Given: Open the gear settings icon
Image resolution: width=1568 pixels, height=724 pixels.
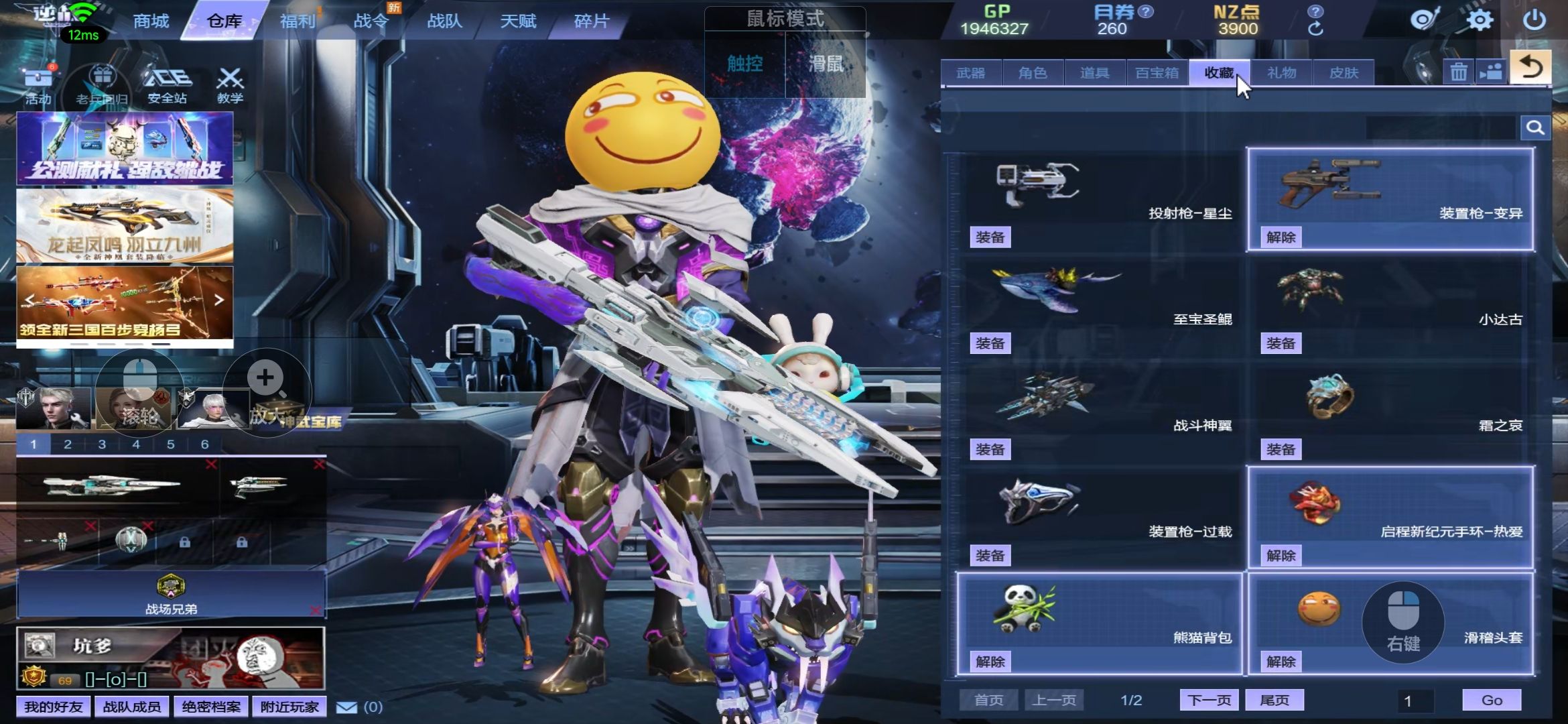Looking at the screenshot, I should (1480, 20).
